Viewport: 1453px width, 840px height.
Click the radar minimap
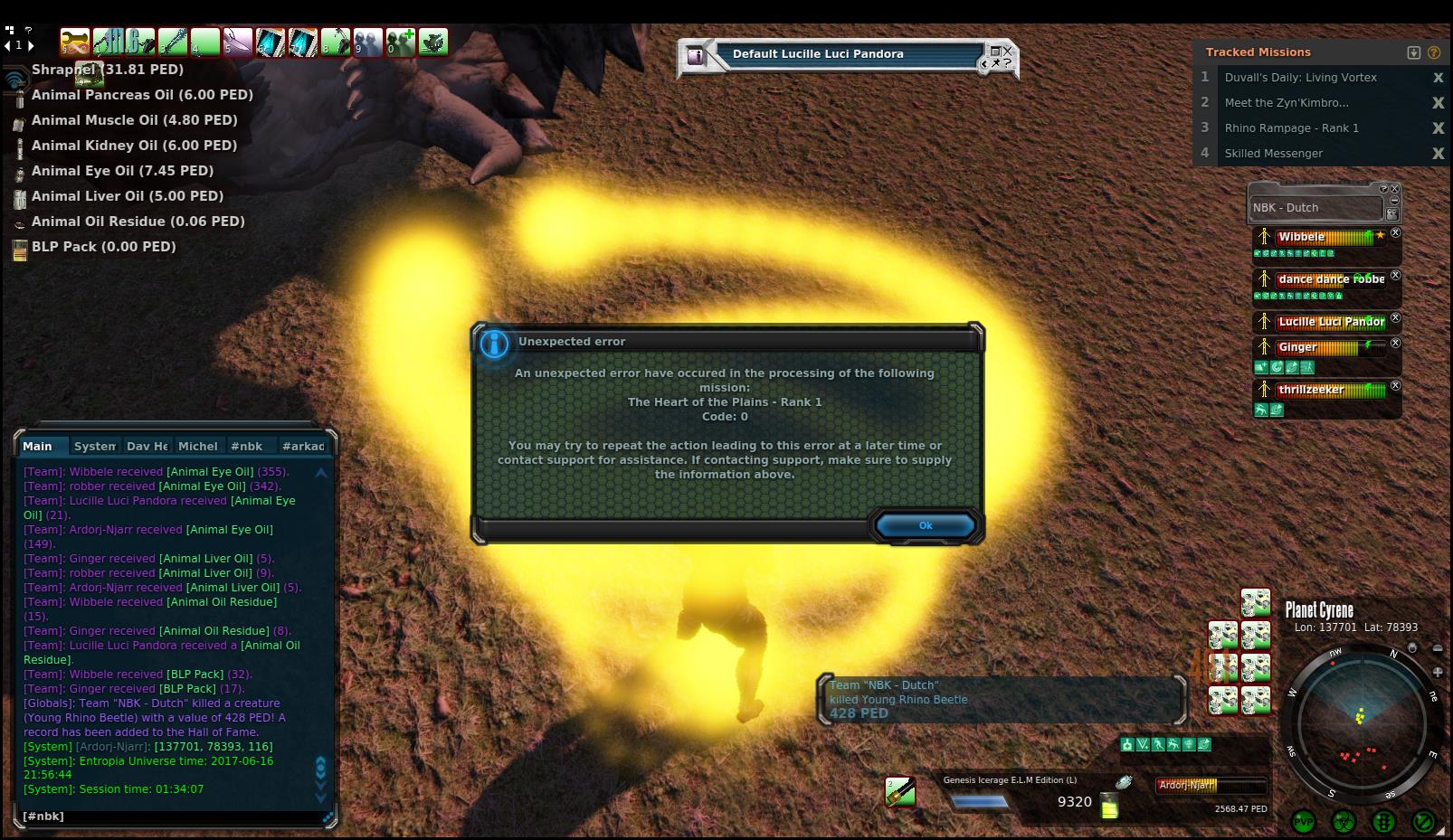click(x=1361, y=722)
